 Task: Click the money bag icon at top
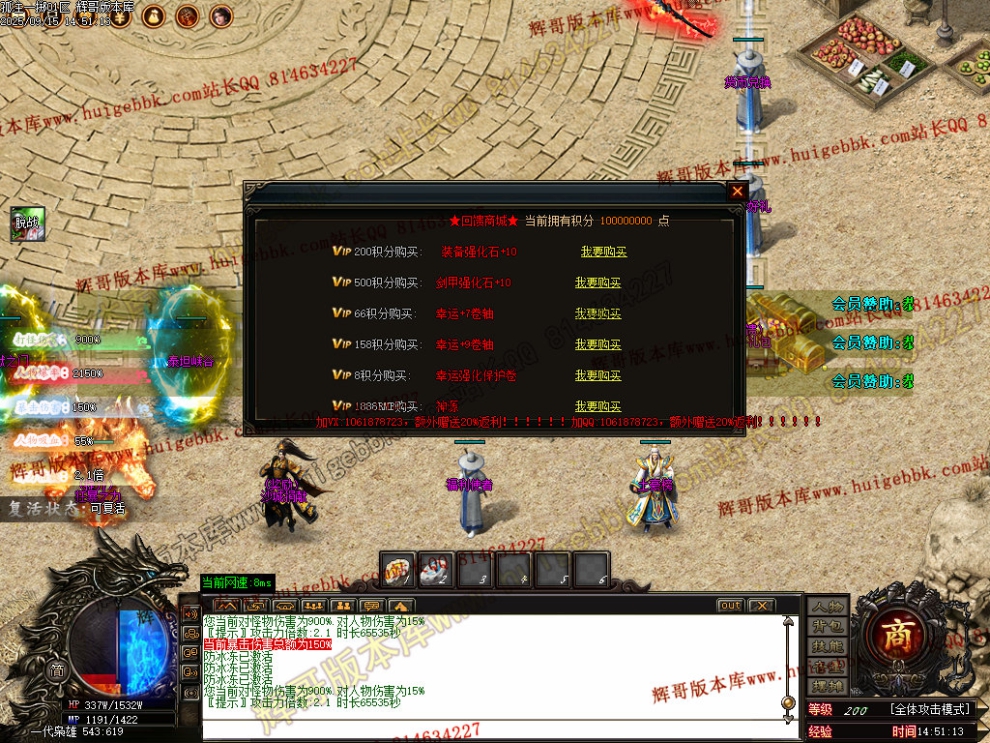(x=154, y=16)
